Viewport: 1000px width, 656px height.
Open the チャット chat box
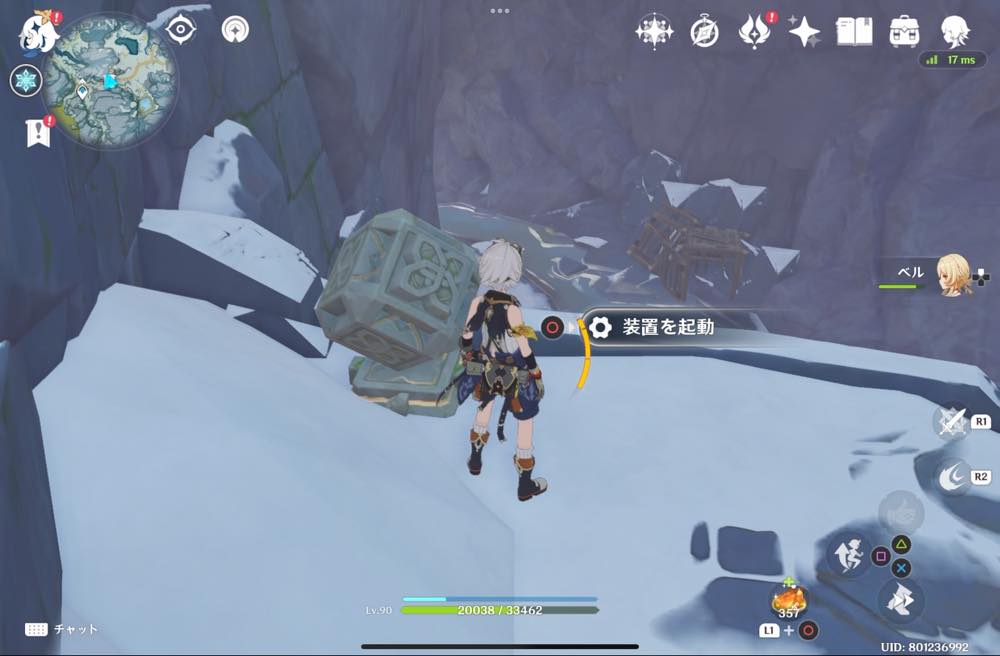[62, 629]
